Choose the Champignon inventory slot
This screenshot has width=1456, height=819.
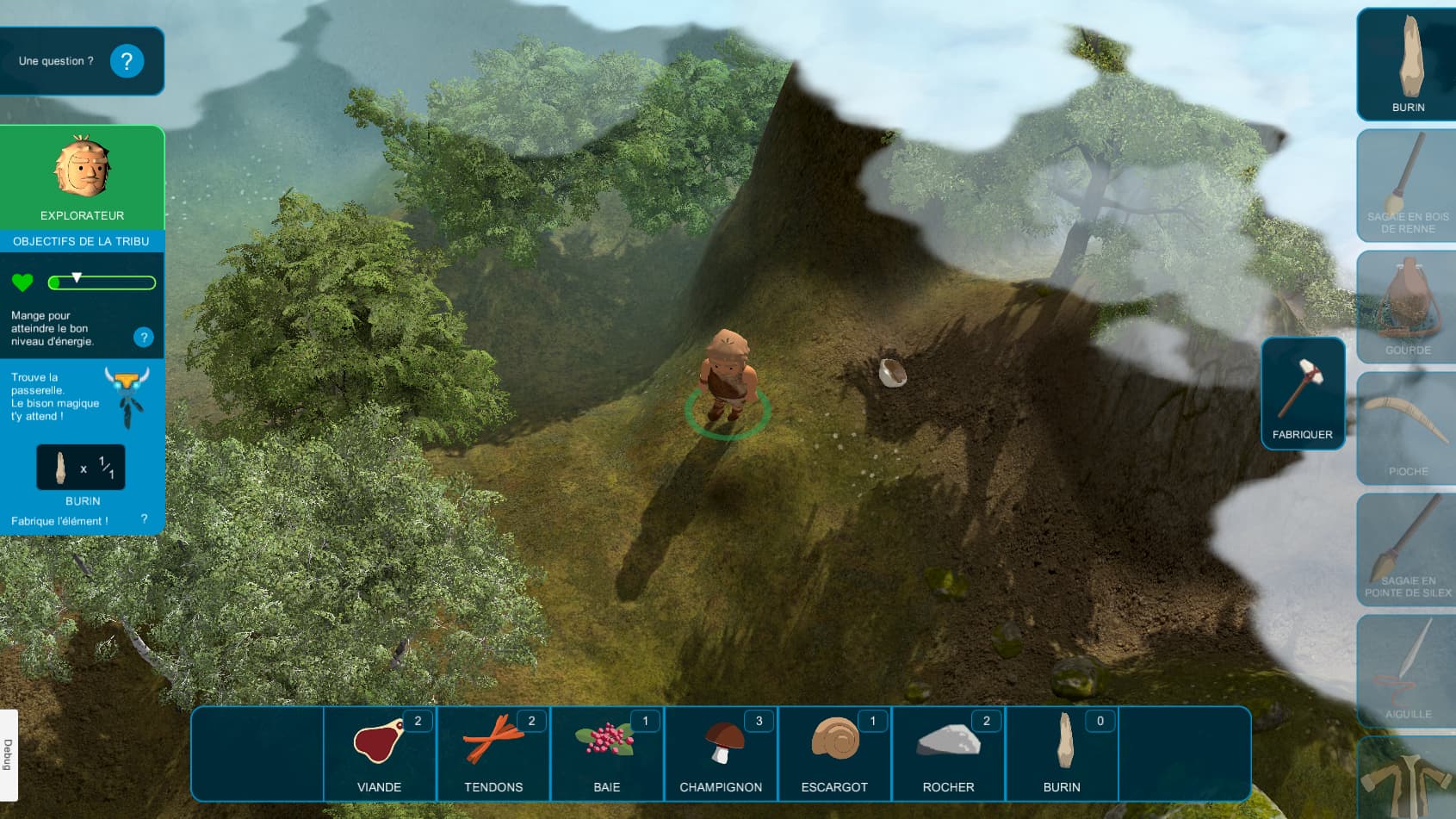[x=721, y=754]
